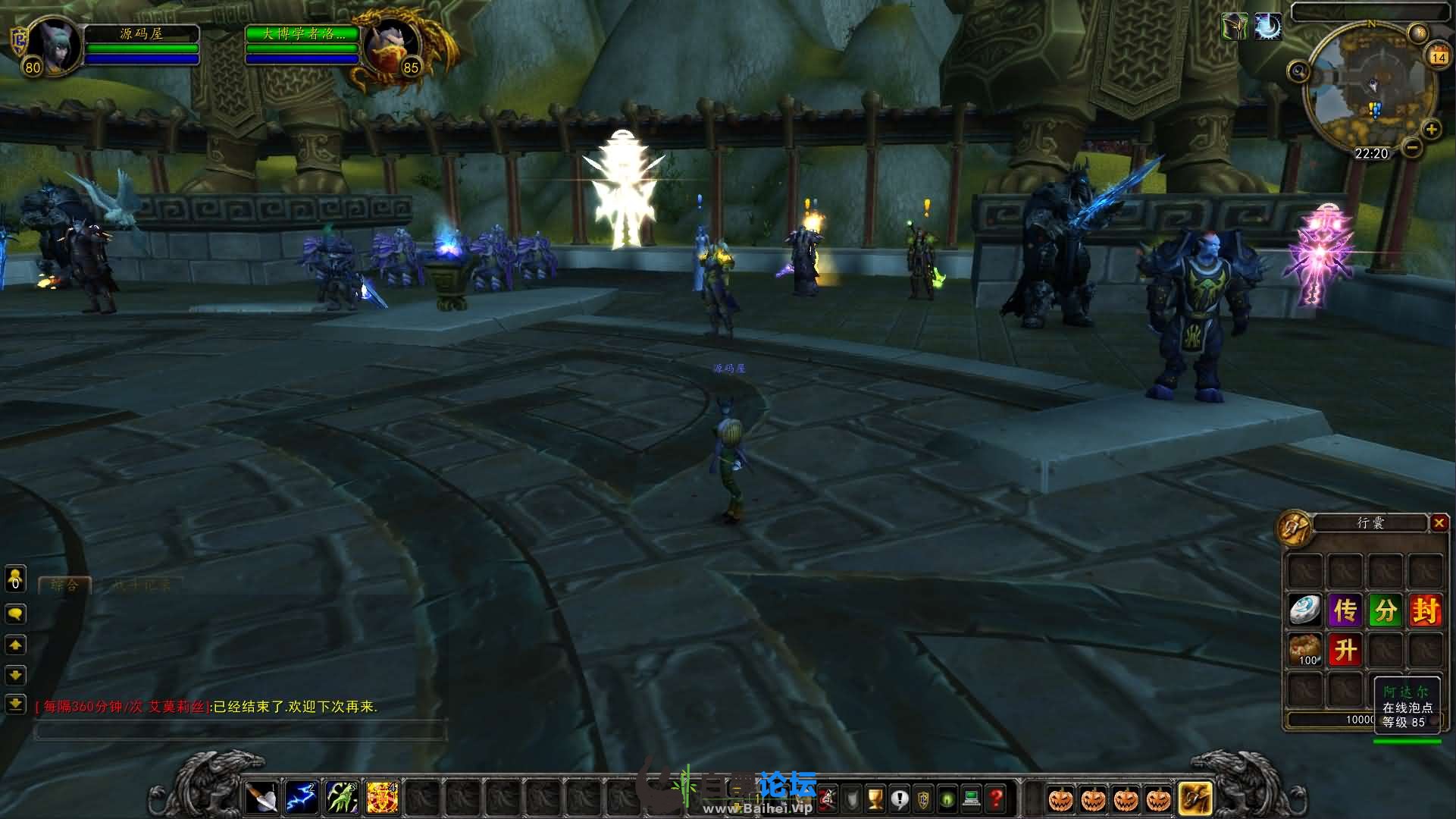The height and width of the screenshot is (819, 1456).
Task: Open the golden backpack on the bag bar
Action: point(1195,799)
